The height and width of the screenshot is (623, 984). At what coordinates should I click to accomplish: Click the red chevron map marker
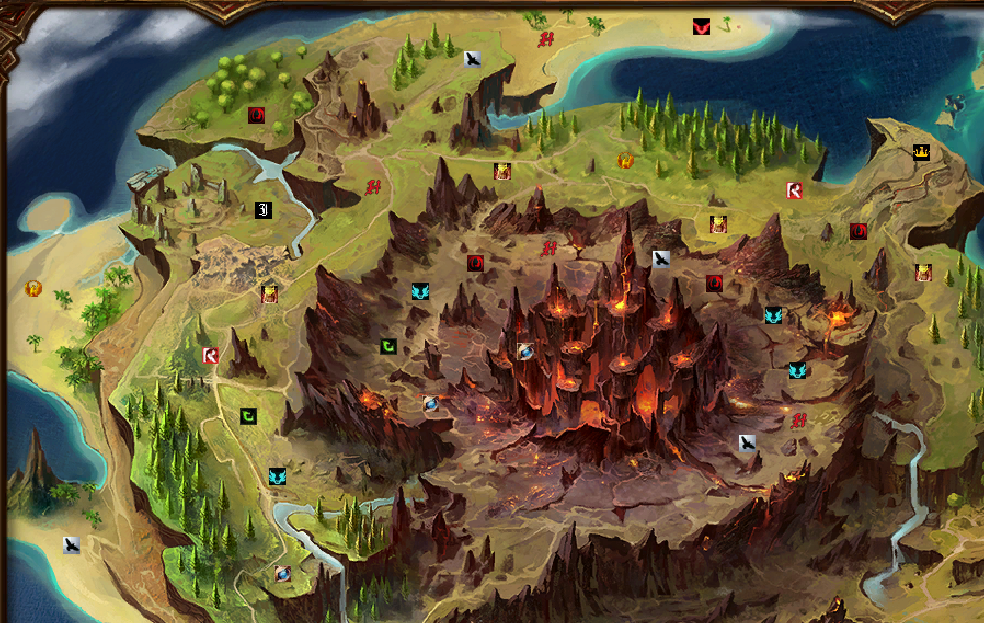coord(701,27)
